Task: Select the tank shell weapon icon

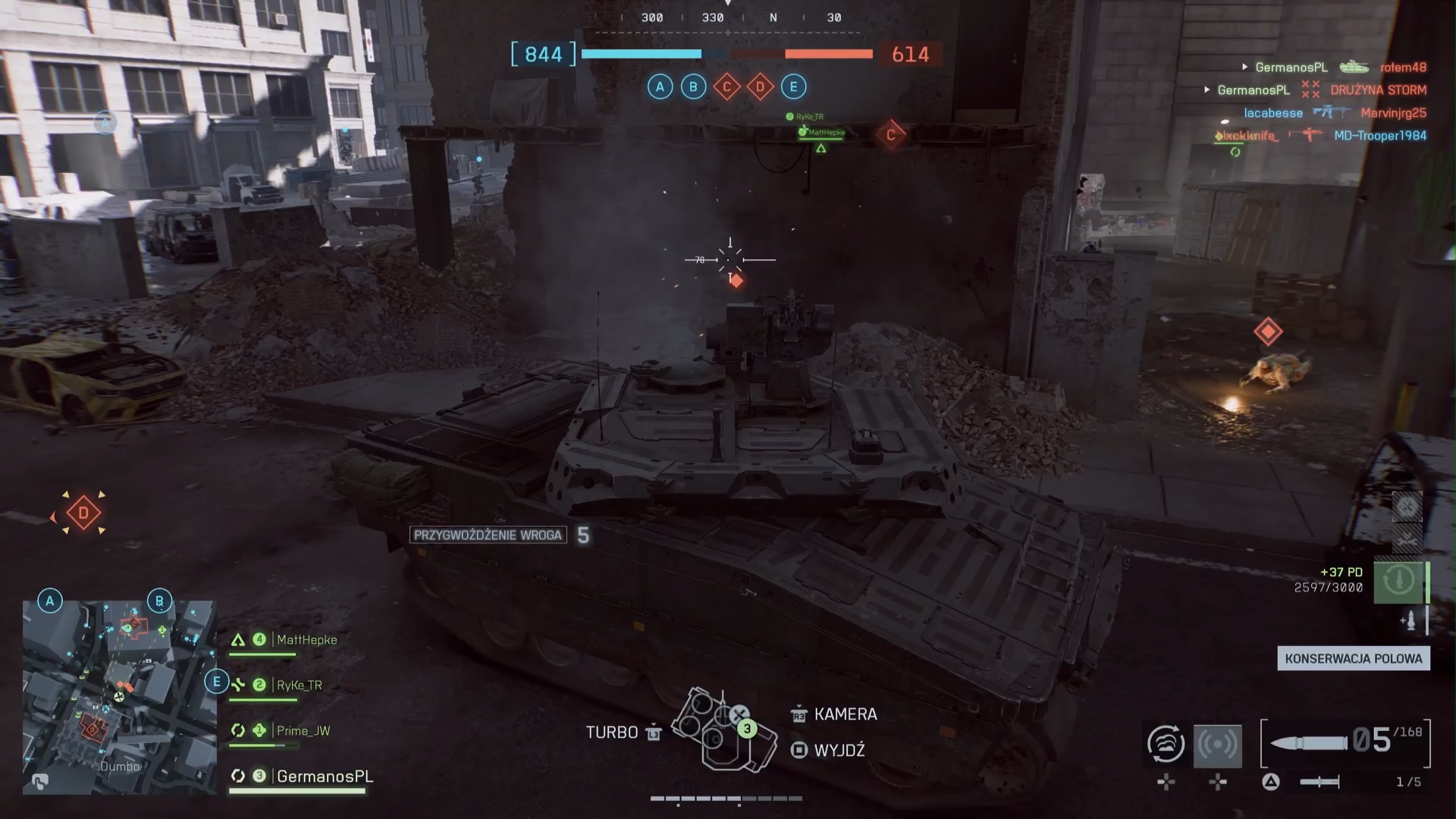Action: point(1309,742)
